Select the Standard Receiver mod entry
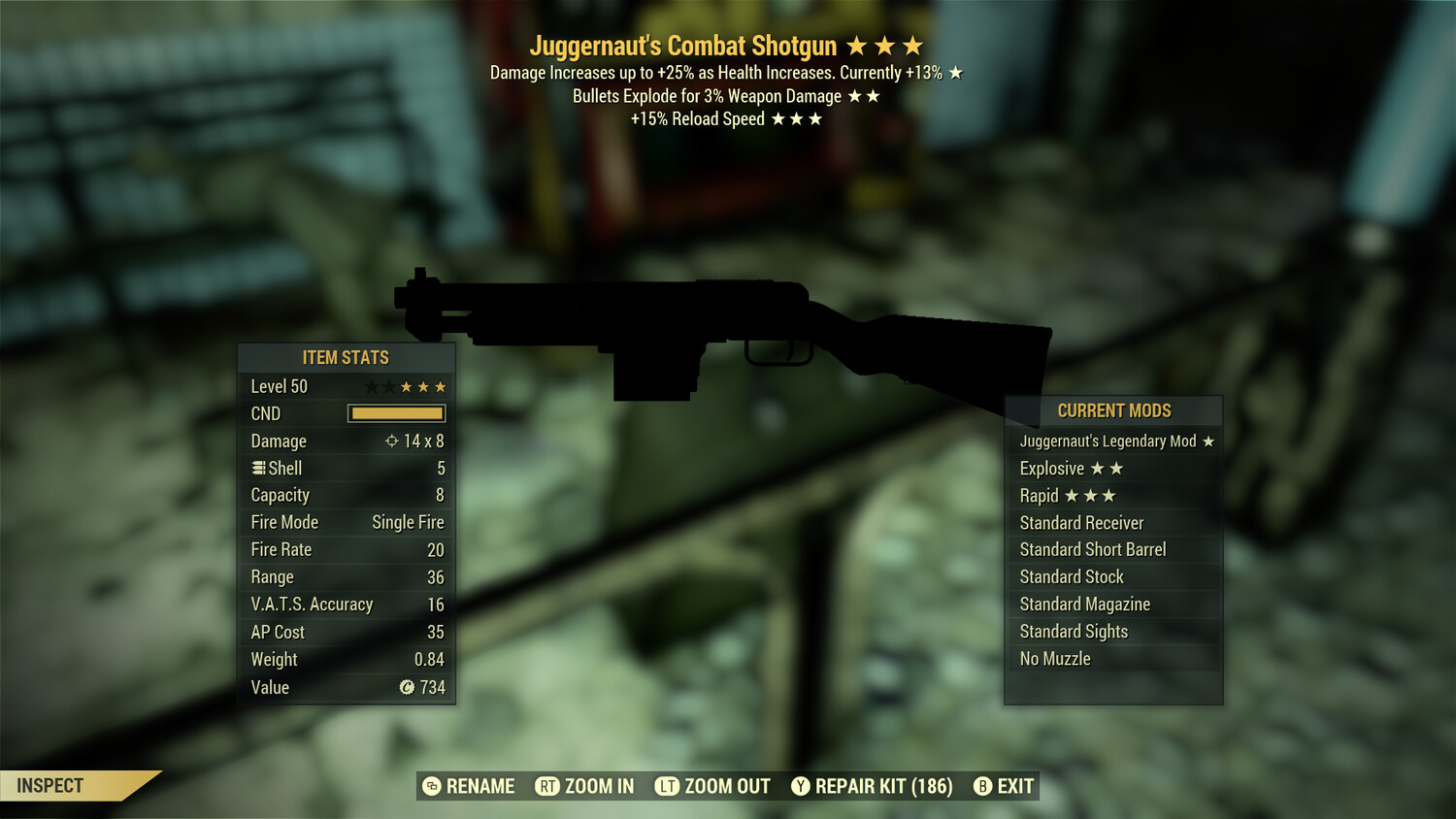 (1081, 522)
